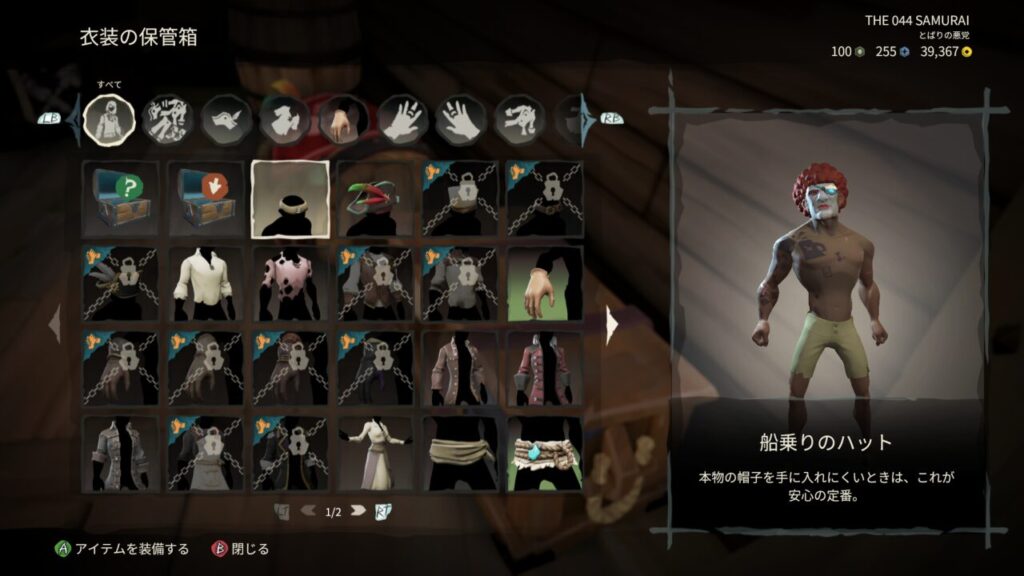Viewport: 1024px width, 576px height.
Task: Choose the red and green feathered hat
Action: [375, 198]
